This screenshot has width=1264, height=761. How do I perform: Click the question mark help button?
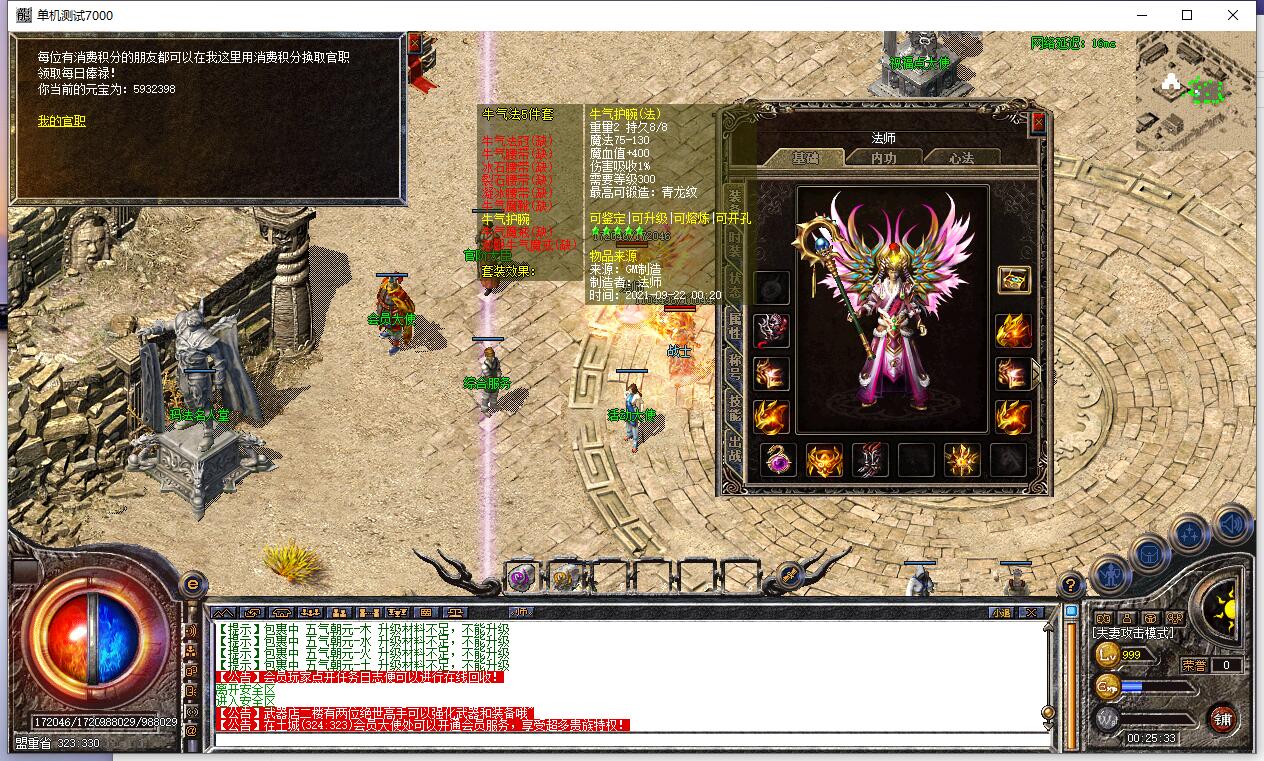point(1070,585)
